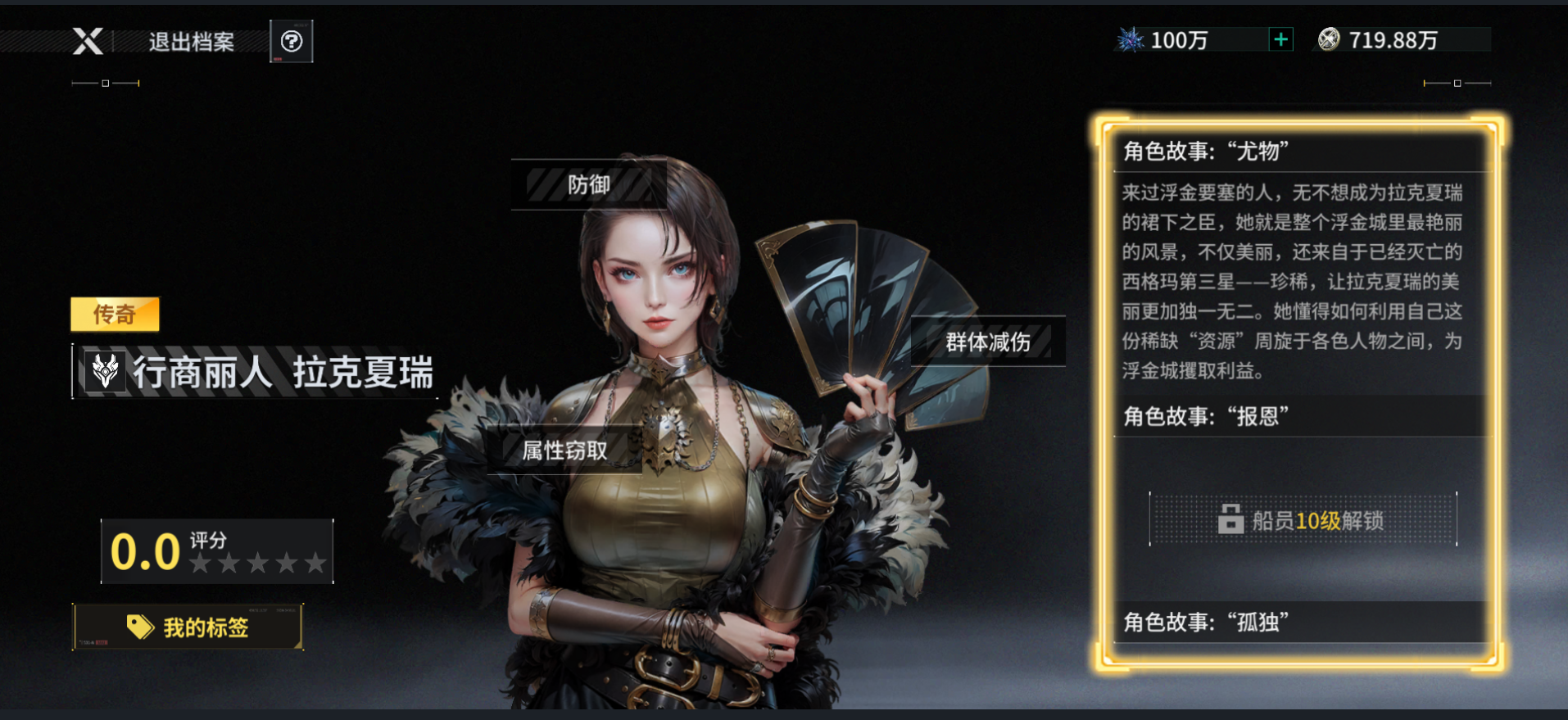Collapse the 角色故事“尤物” story section
Screen dimensions: 1568x720
coord(1298,152)
